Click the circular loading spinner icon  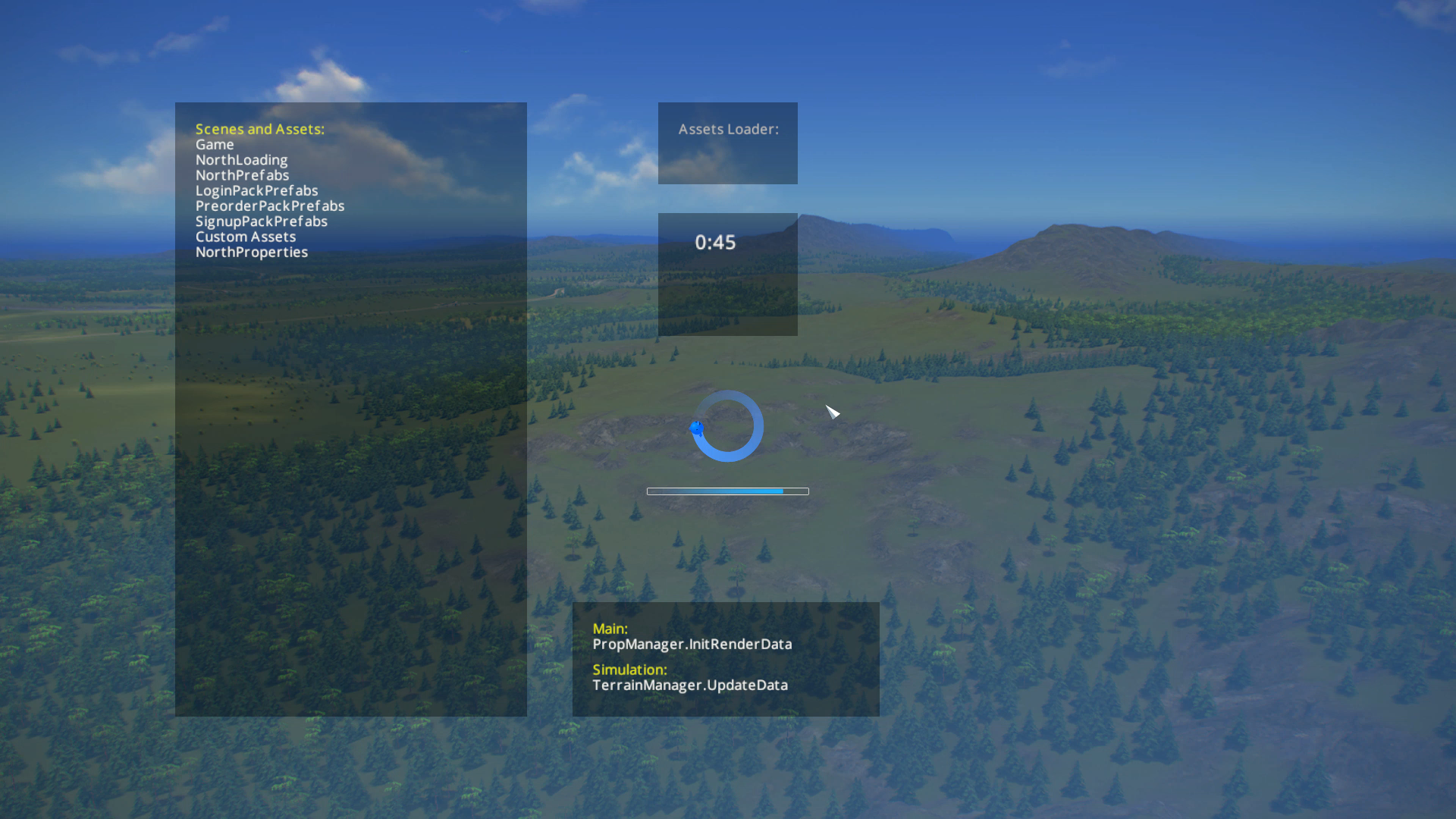(x=727, y=426)
